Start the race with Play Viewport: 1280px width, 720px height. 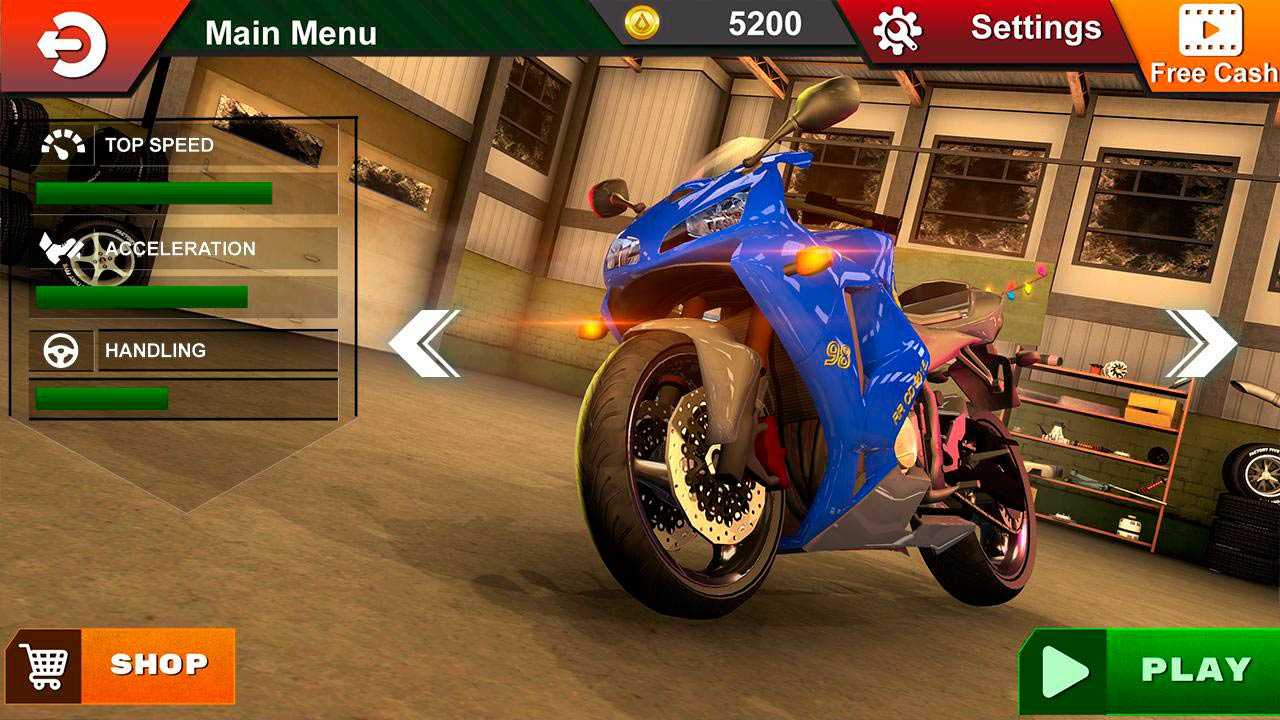point(1150,670)
